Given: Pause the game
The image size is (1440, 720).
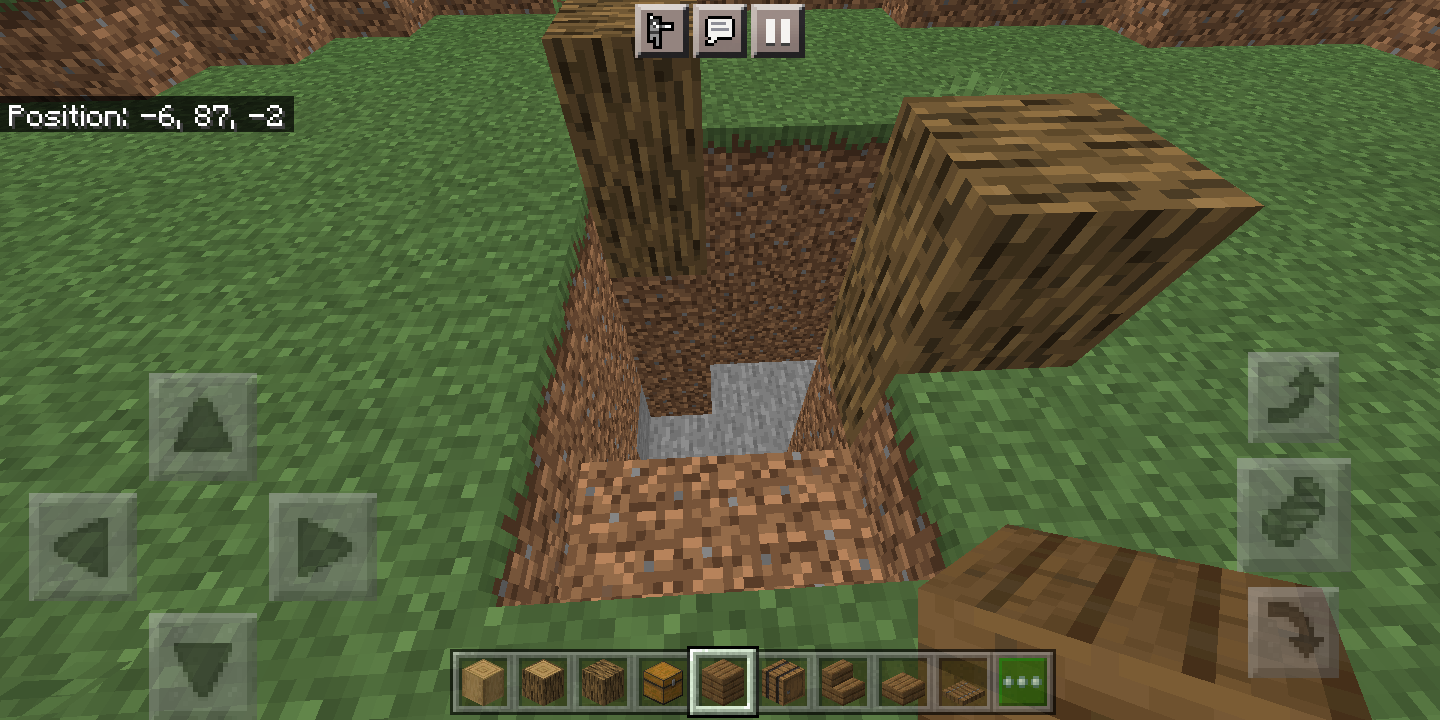Looking at the screenshot, I should pyautogui.click(x=777, y=32).
